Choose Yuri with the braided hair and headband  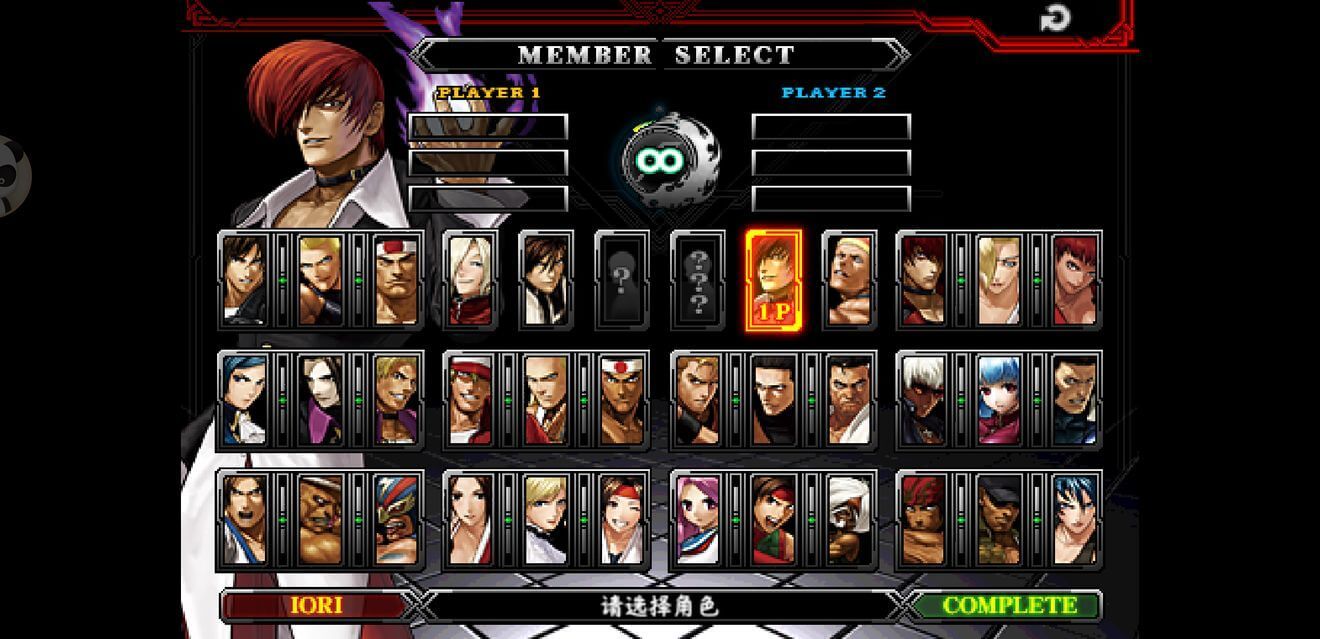[622, 519]
